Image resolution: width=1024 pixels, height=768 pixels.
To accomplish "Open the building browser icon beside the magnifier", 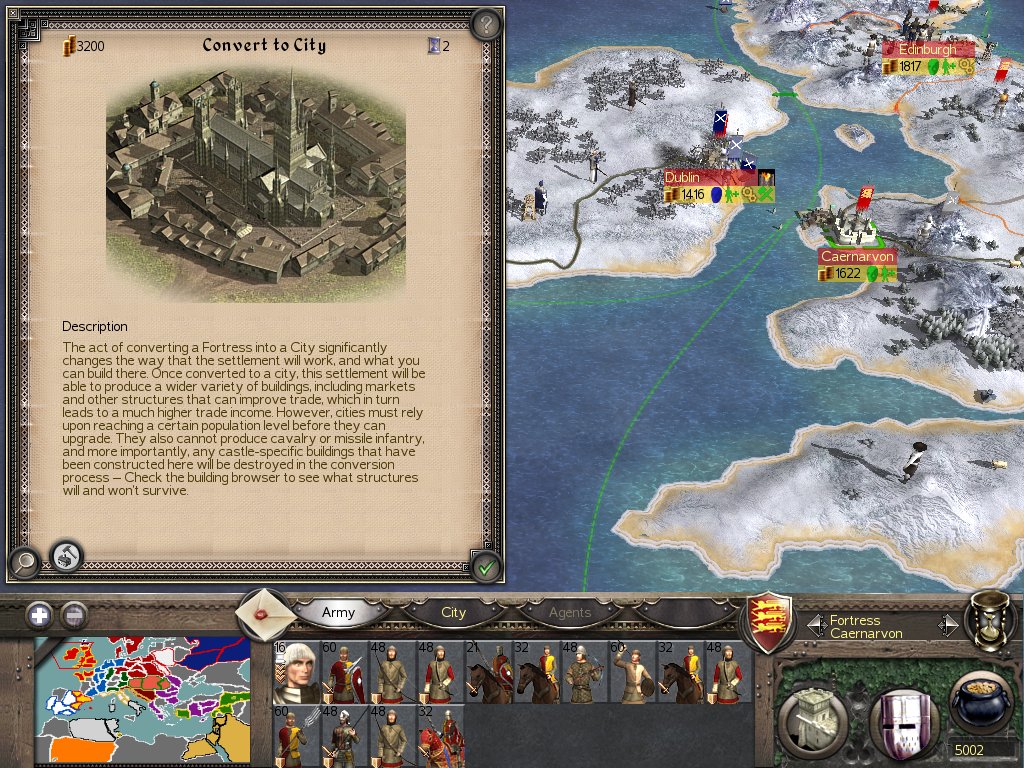I will click(67, 554).
